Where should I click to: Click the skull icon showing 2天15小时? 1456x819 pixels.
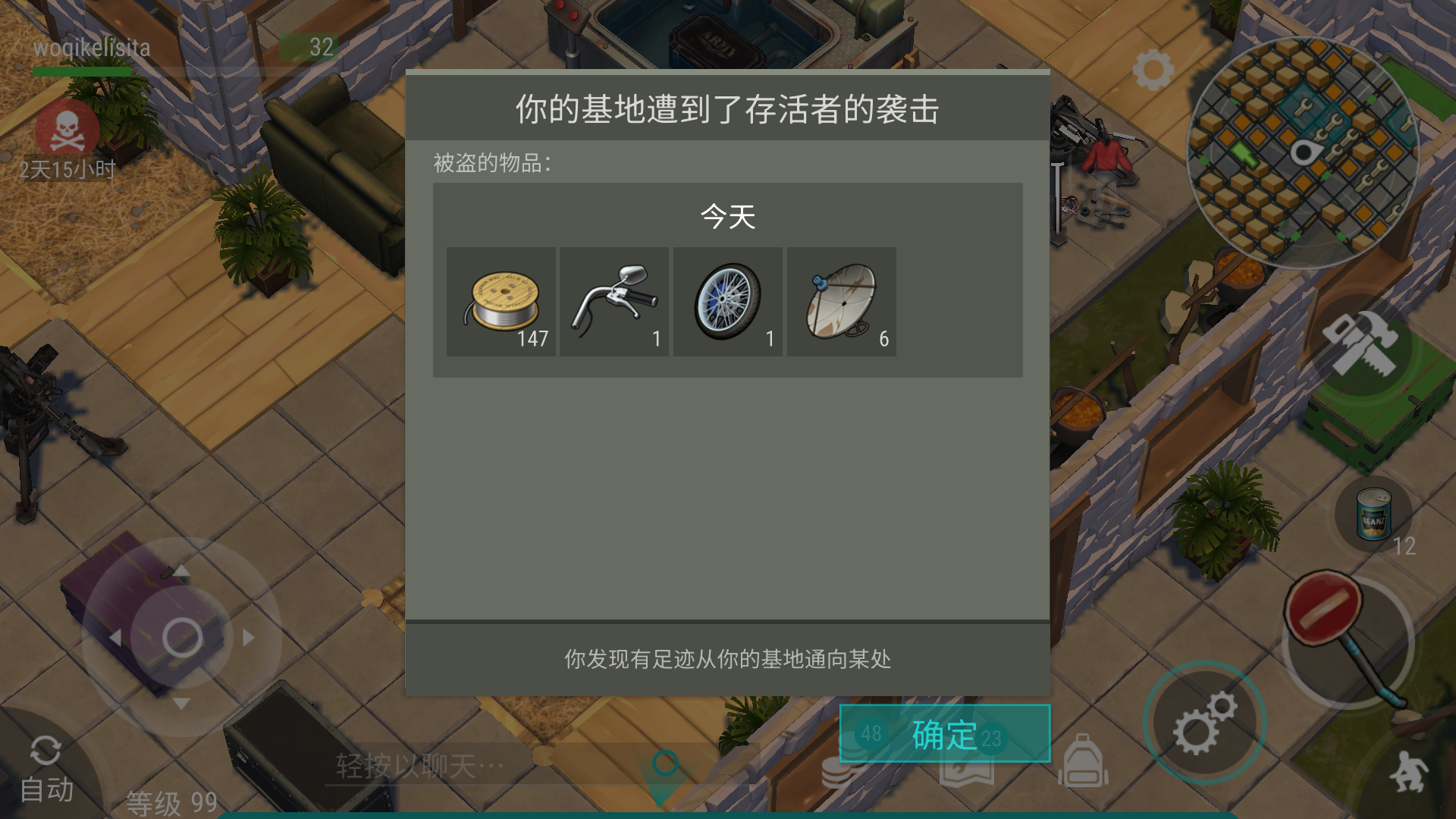[x=67, y=130]
